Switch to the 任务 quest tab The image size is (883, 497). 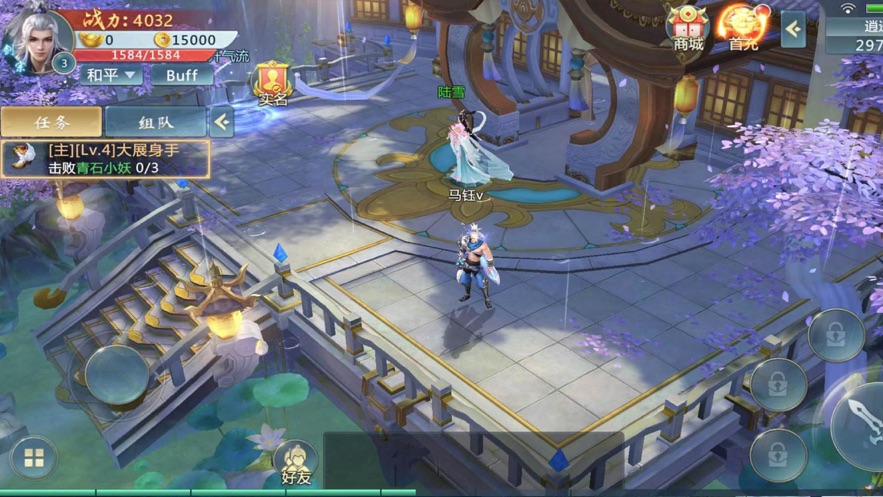[x=51, y=122]
